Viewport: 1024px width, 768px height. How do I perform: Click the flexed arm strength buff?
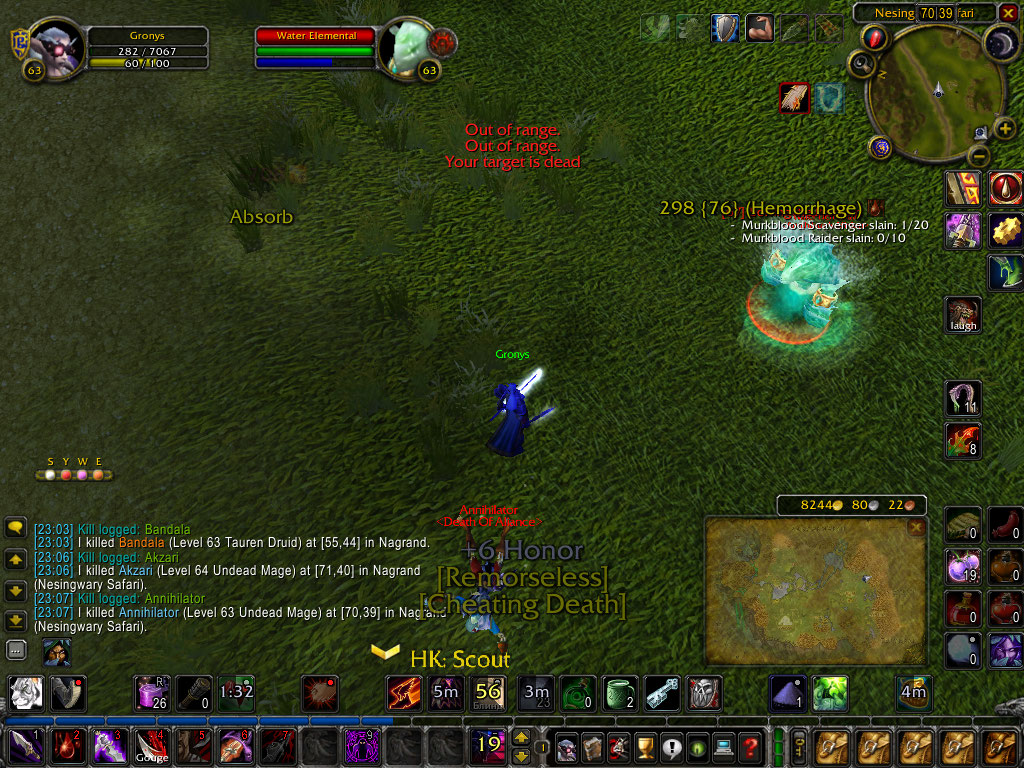pyautogui.click(x=759, y=28)
